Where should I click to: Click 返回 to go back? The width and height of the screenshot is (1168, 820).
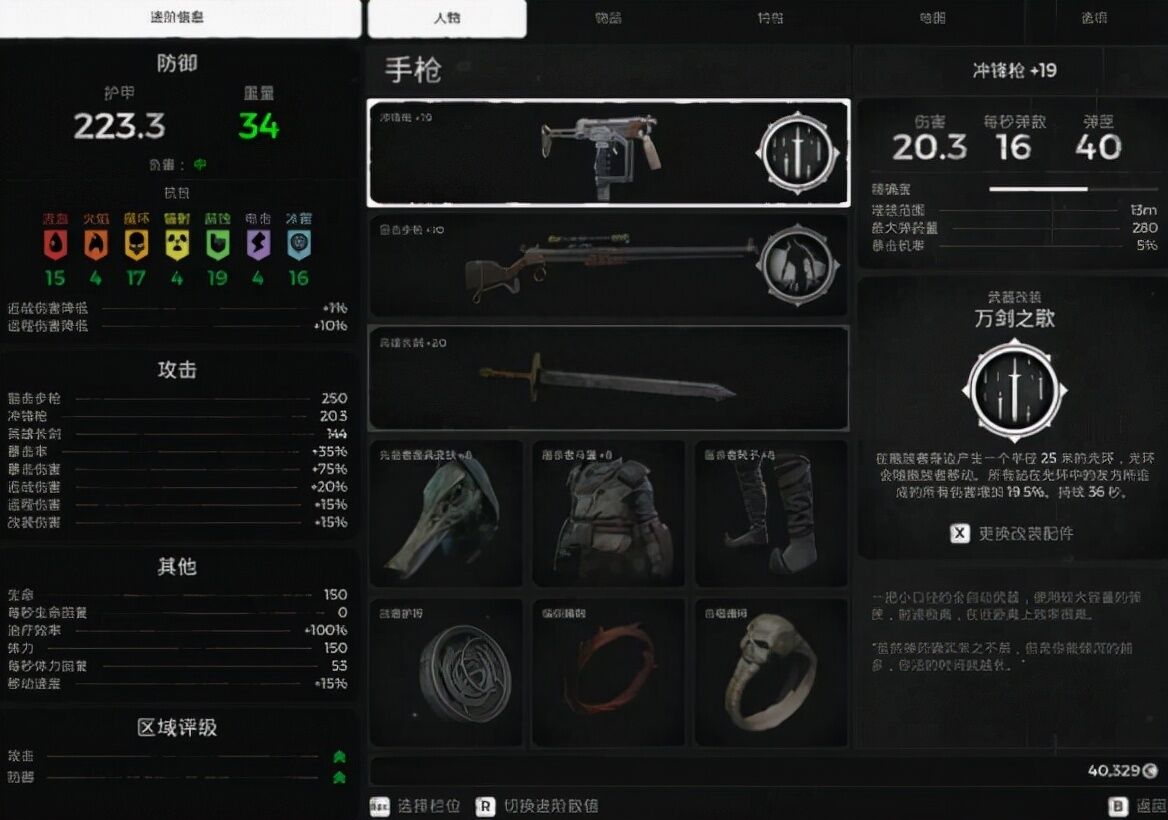coord(1139,805)
